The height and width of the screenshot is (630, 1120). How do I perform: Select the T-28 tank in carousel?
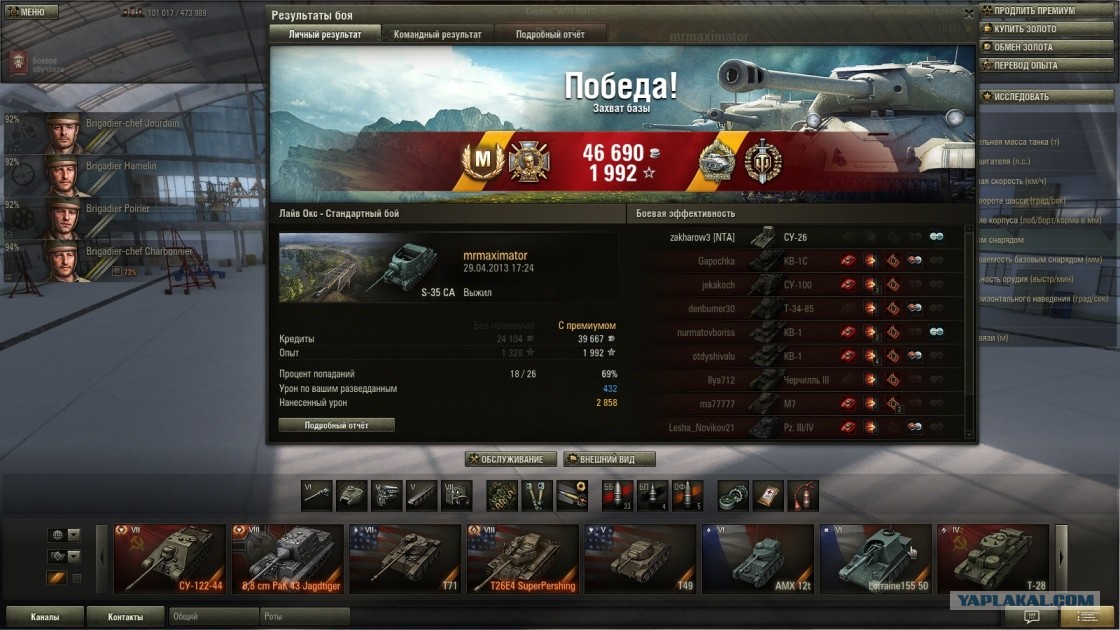(x=992, y=558)
